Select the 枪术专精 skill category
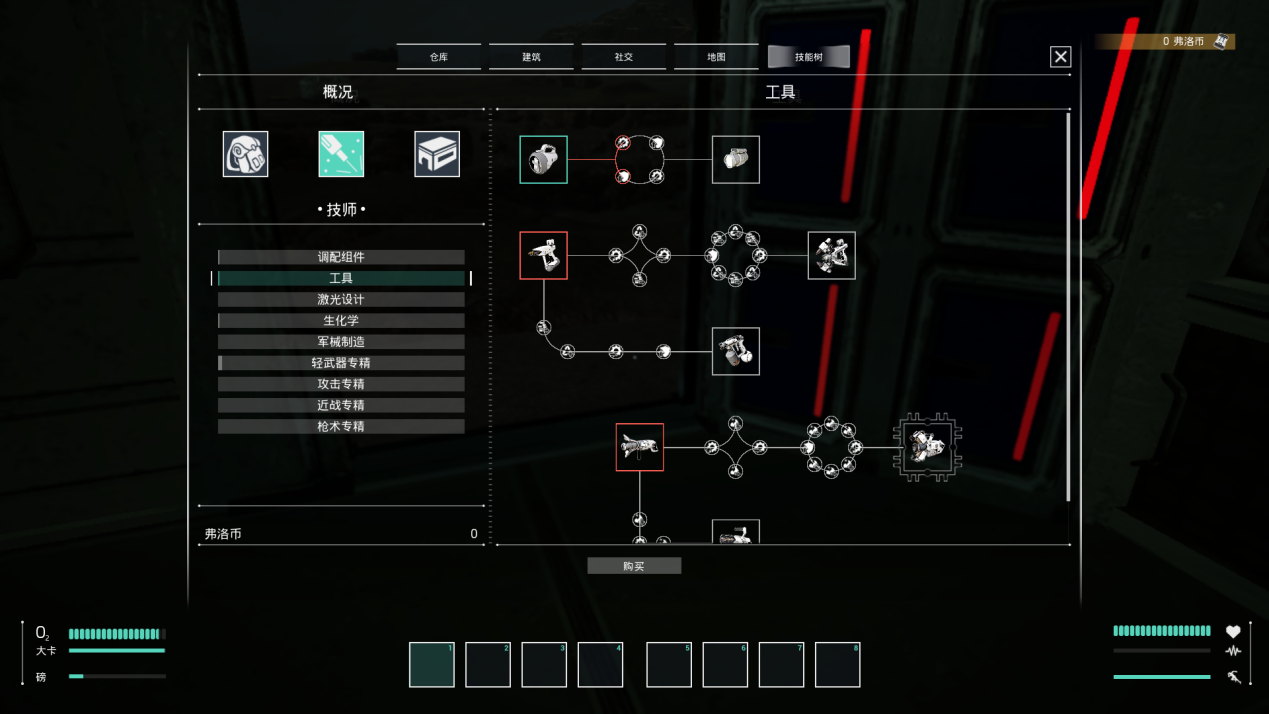The image size is (1269, 714). (341, 426)
